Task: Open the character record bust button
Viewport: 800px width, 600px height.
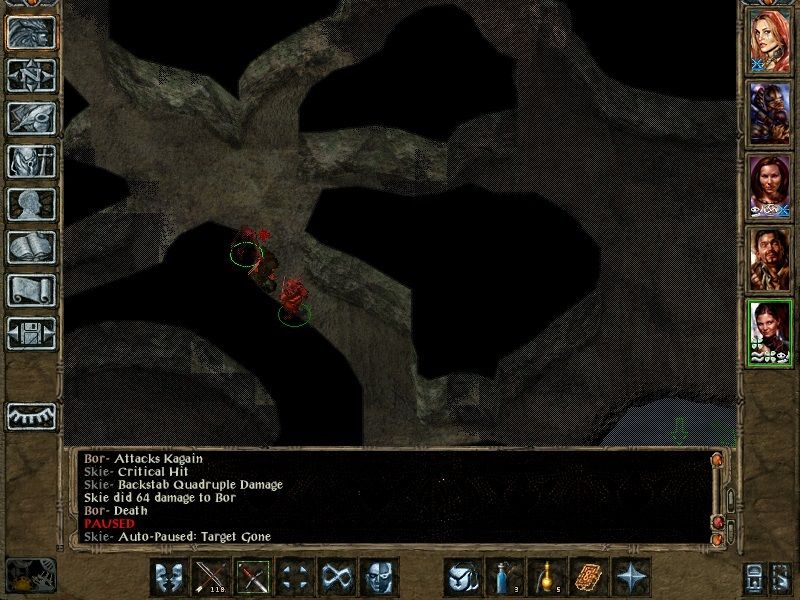Action: pos(31,204)
